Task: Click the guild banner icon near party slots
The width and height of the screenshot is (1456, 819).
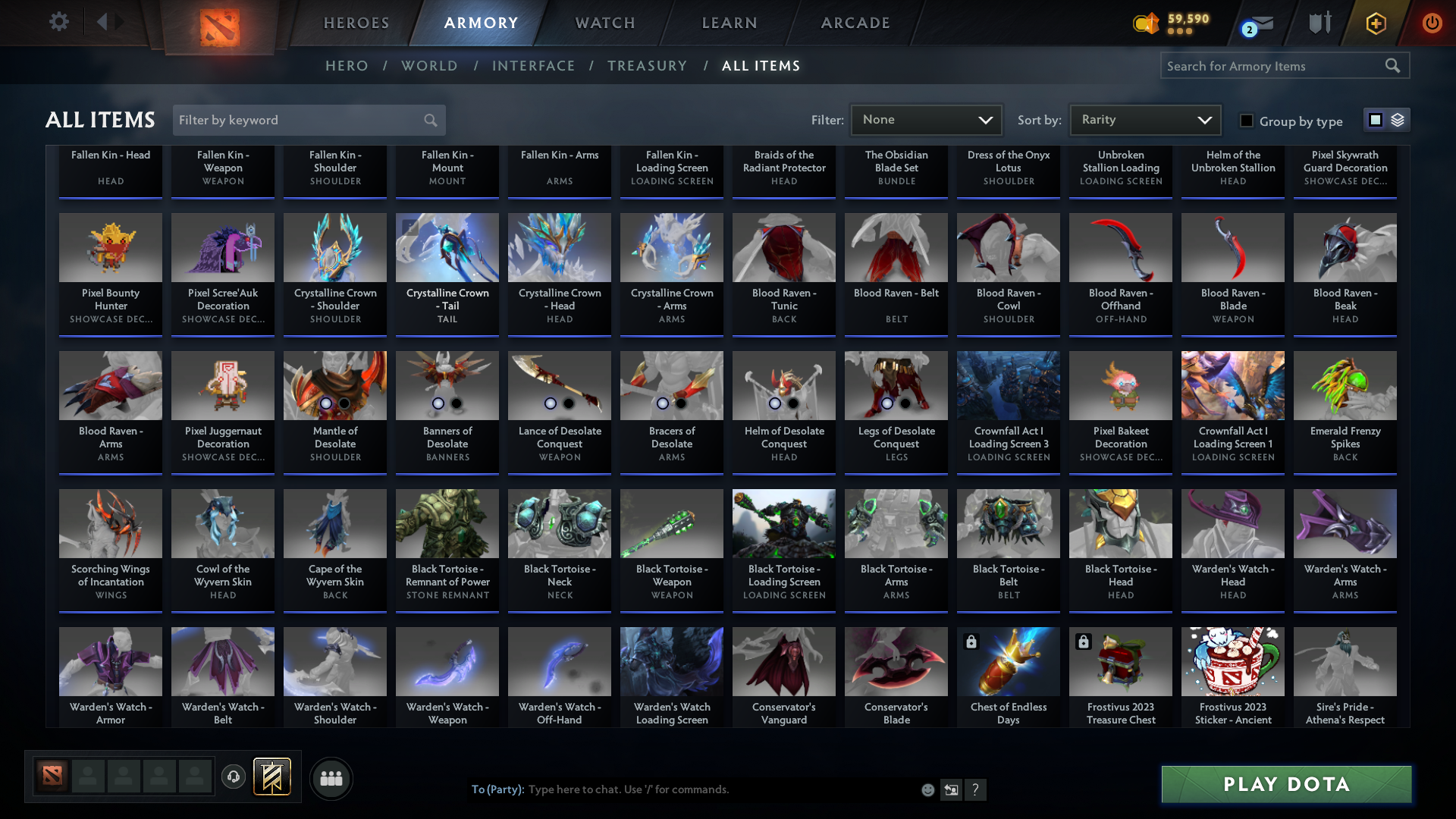Action: pos(273,777)
